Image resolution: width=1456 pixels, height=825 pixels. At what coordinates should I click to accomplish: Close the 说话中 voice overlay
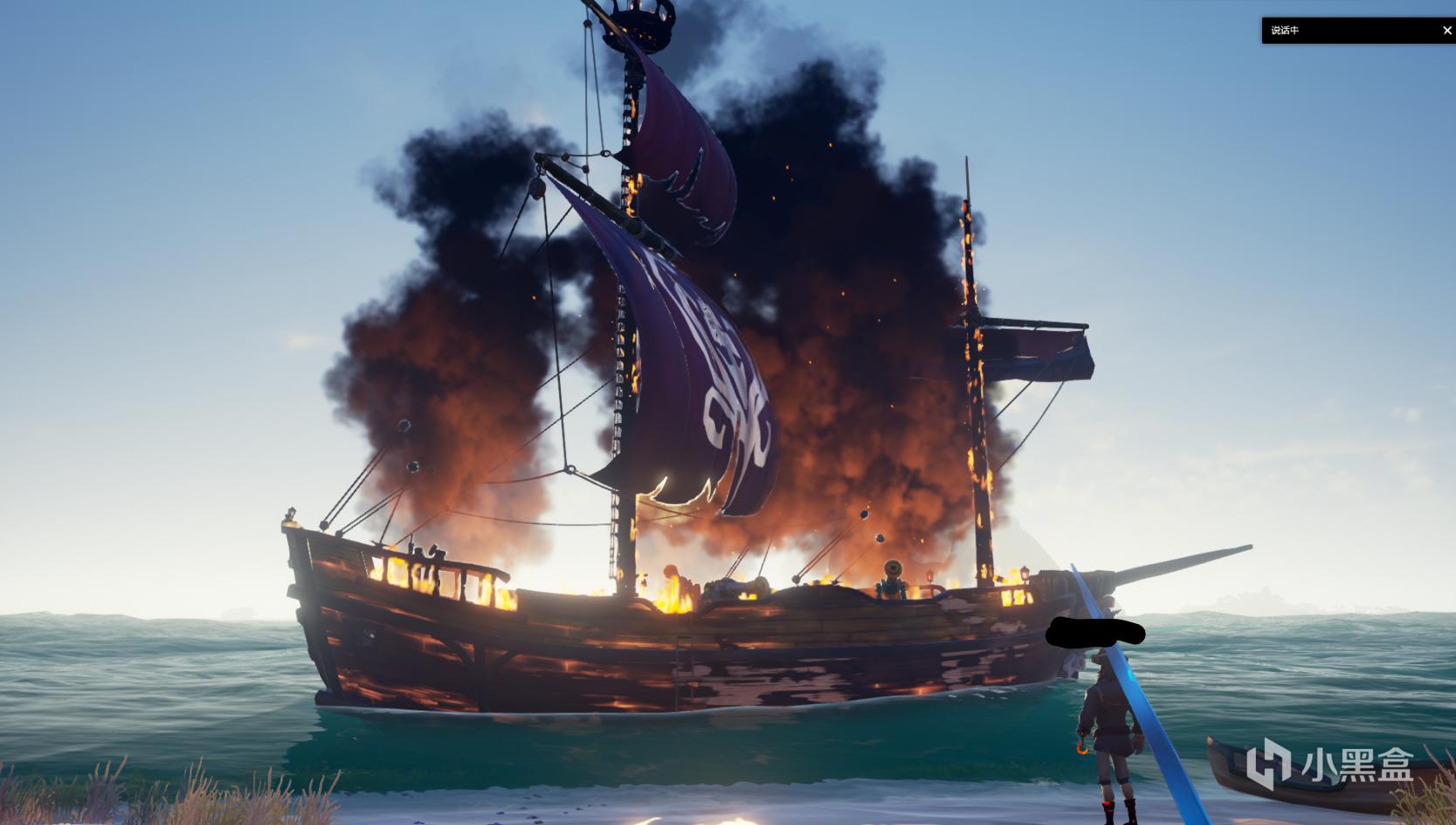click(x=1446, y=31)
